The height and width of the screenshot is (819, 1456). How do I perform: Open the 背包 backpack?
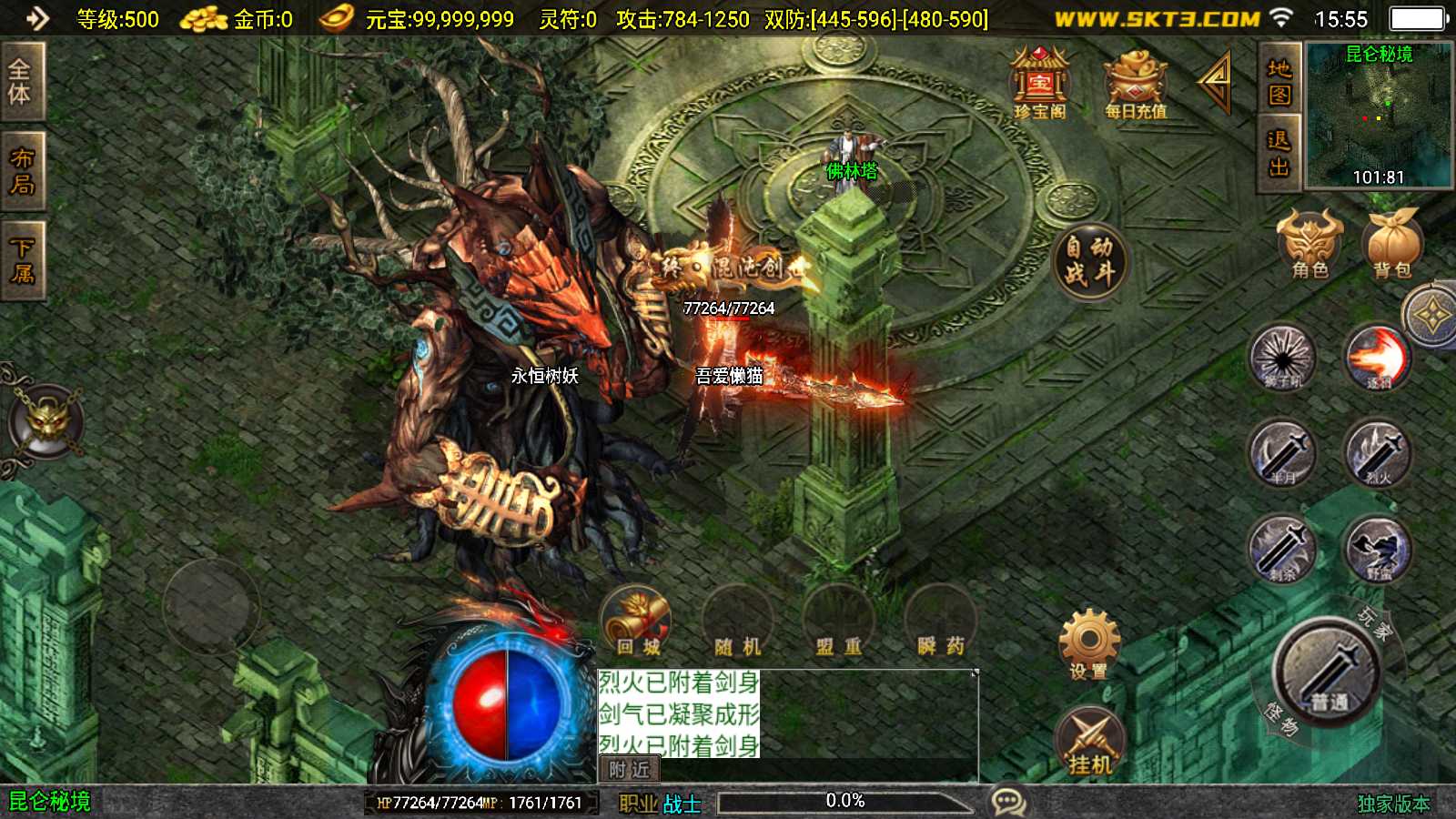pyautogui.click(x=1391, y=243)
